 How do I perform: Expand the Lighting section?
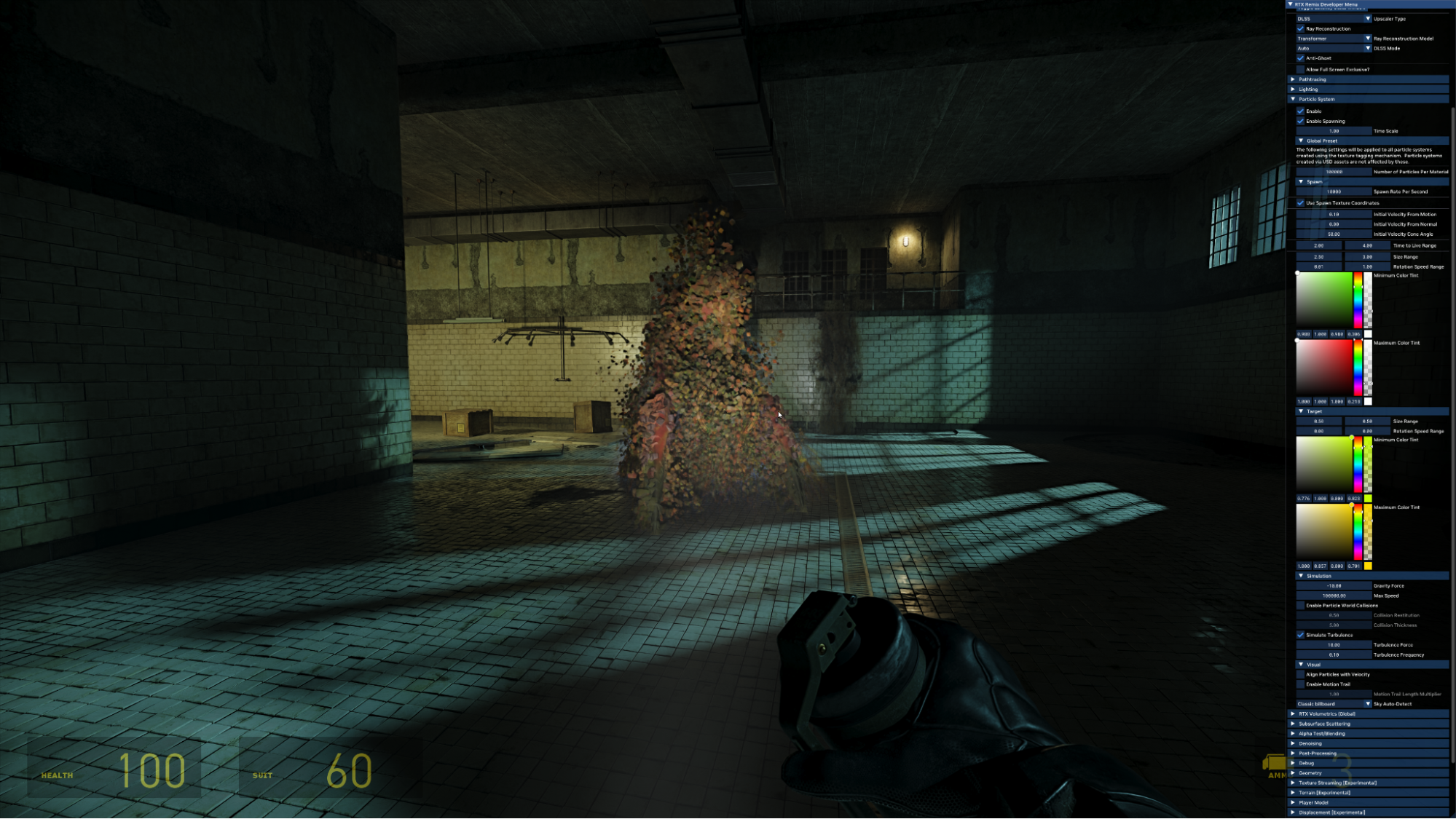point(1294,90)
